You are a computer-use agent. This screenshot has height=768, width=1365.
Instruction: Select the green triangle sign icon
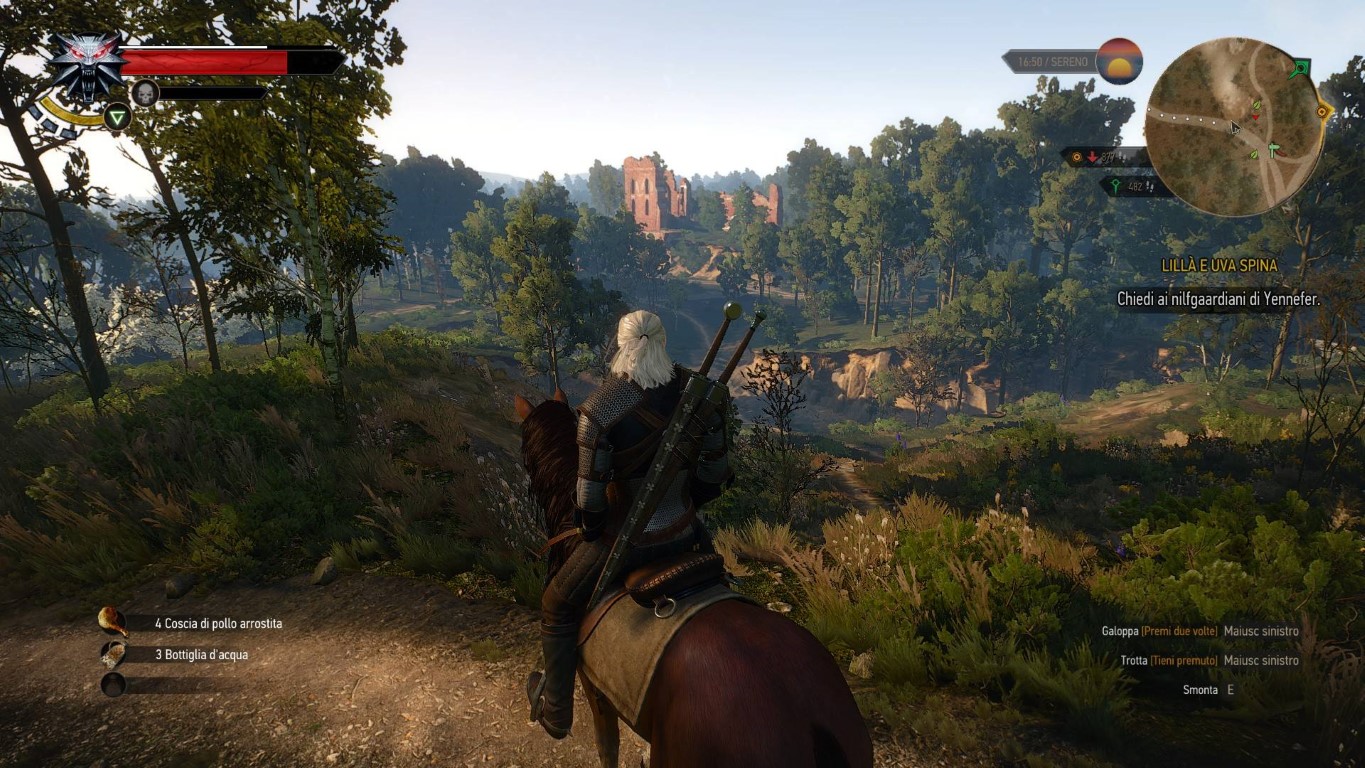point(118,117)
